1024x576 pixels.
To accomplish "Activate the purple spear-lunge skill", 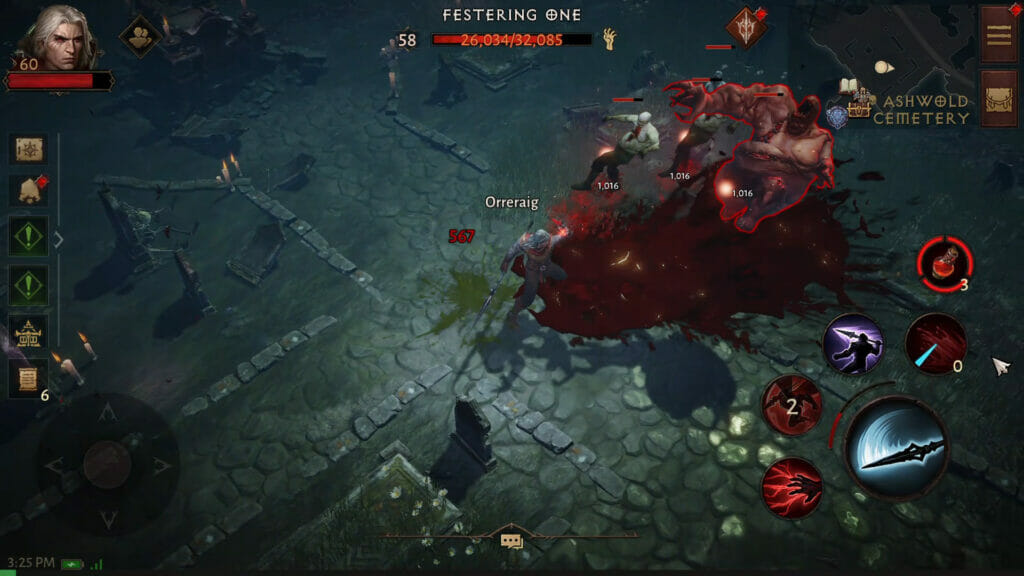I will point(852,344).
